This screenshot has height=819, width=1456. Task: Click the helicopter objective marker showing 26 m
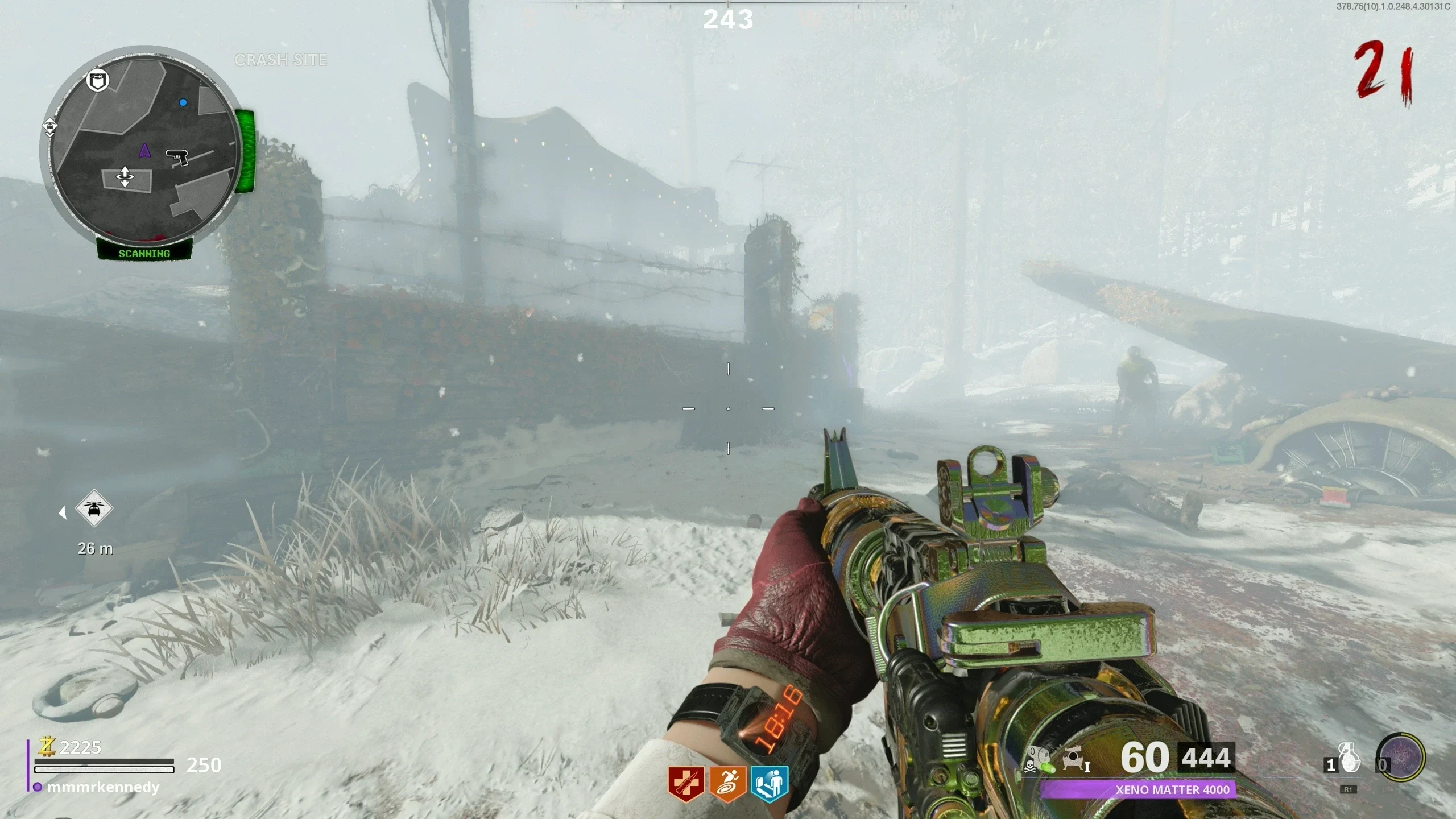point(94,508)
